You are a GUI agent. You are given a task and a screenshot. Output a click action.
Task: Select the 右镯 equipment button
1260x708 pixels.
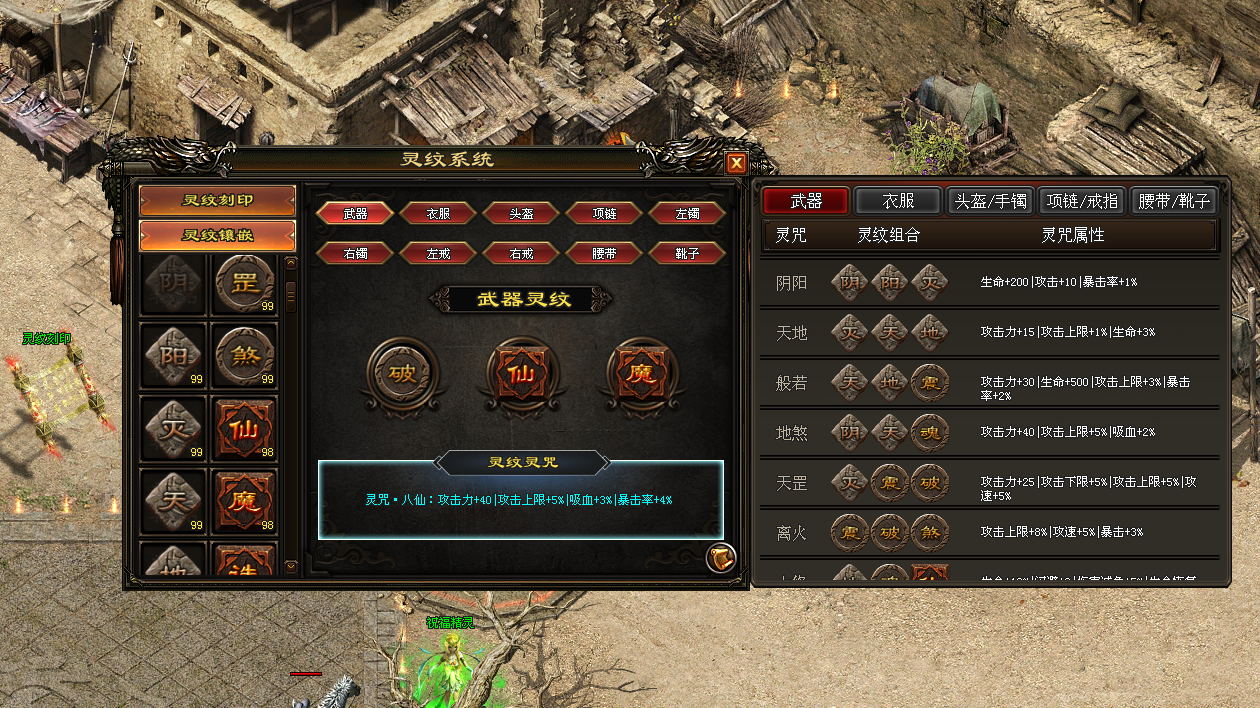pyautogui.click(x=355, y=254)
